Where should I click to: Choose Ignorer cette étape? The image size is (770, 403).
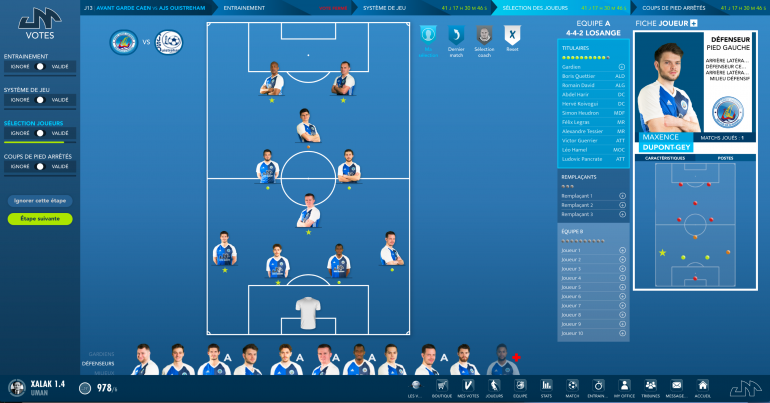click(40, 201)
